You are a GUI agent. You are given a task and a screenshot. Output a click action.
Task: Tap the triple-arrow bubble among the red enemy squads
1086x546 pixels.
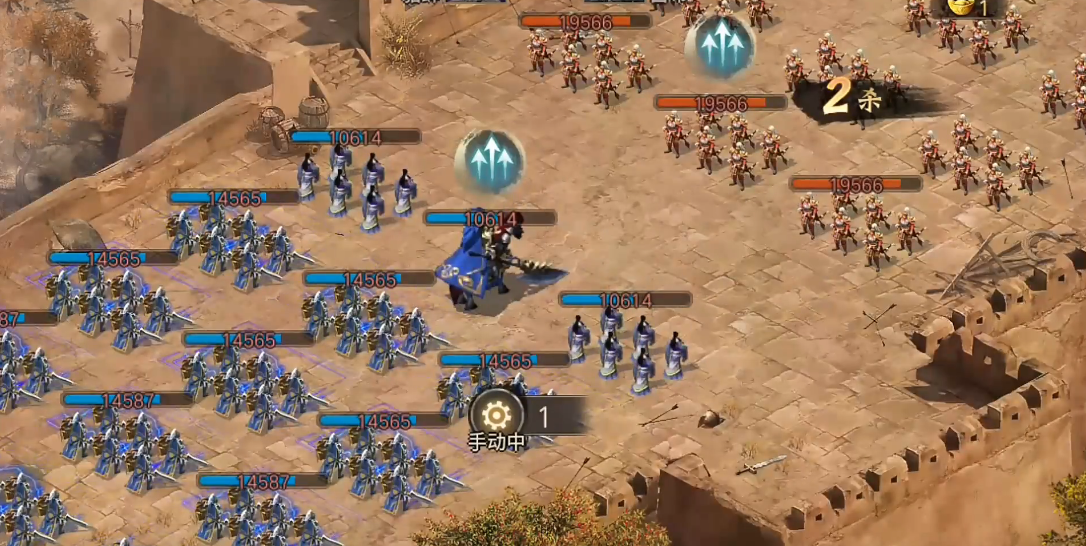coord(720,46)
